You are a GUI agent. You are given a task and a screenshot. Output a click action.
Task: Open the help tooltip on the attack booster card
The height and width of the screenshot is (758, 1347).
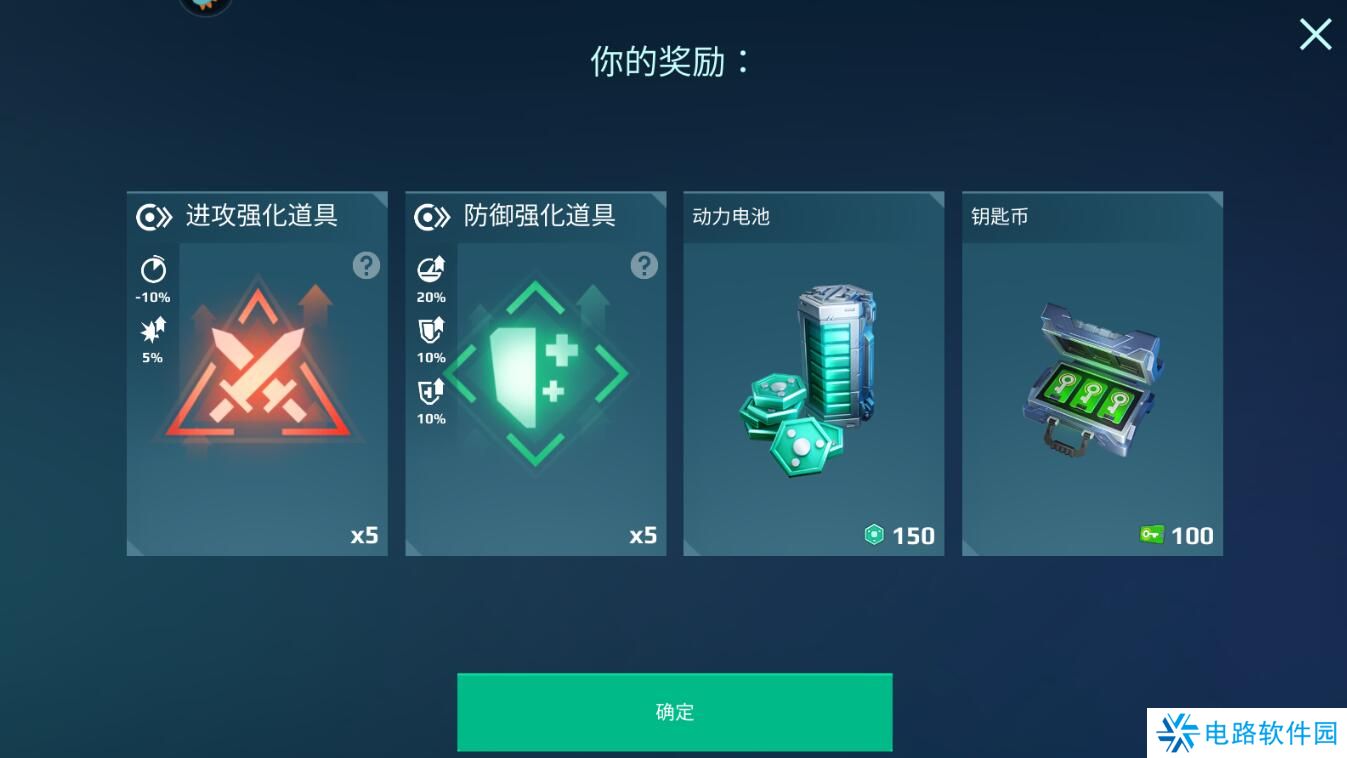365,265
